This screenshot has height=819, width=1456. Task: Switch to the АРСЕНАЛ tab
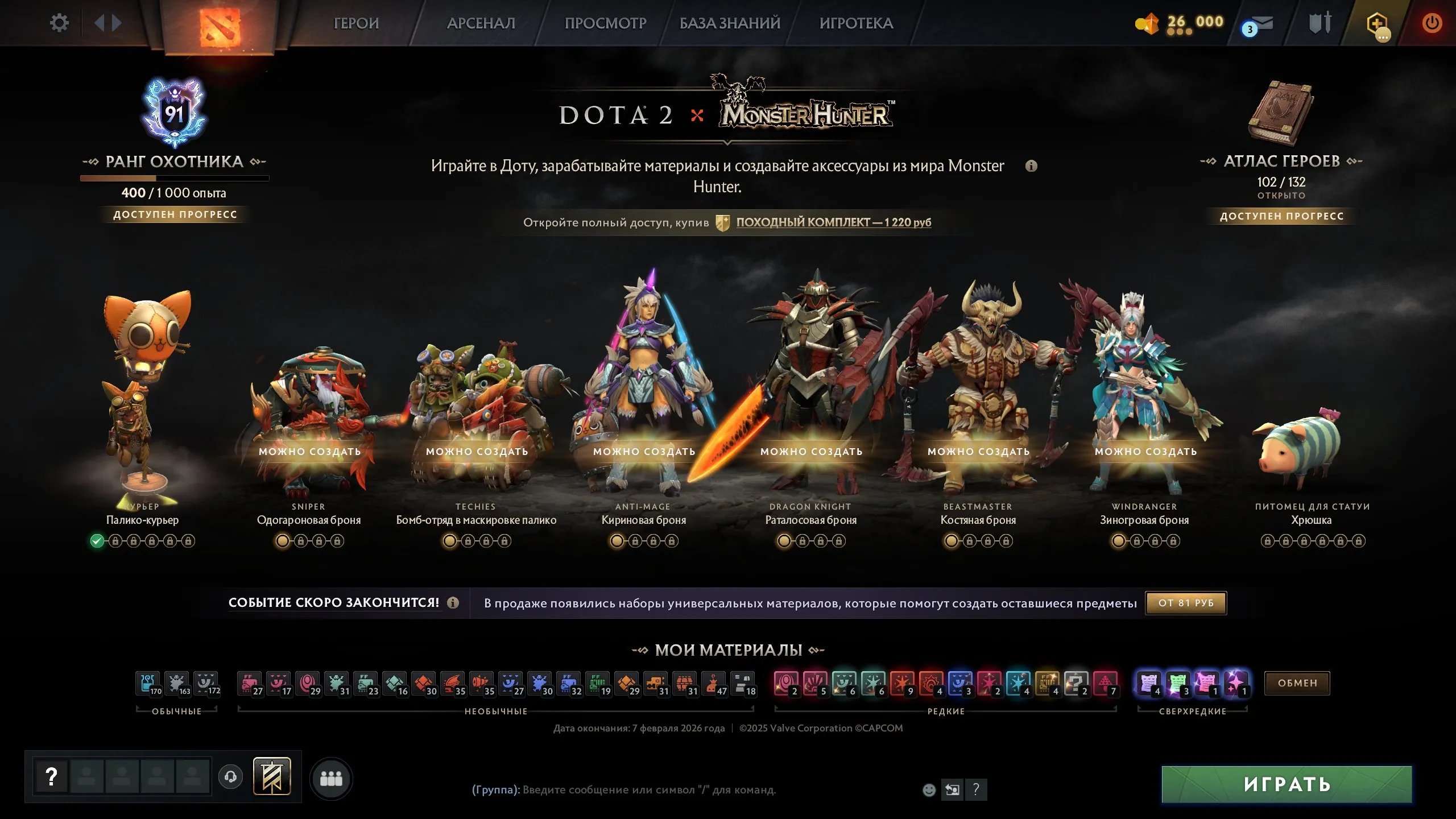pos(481,23)
